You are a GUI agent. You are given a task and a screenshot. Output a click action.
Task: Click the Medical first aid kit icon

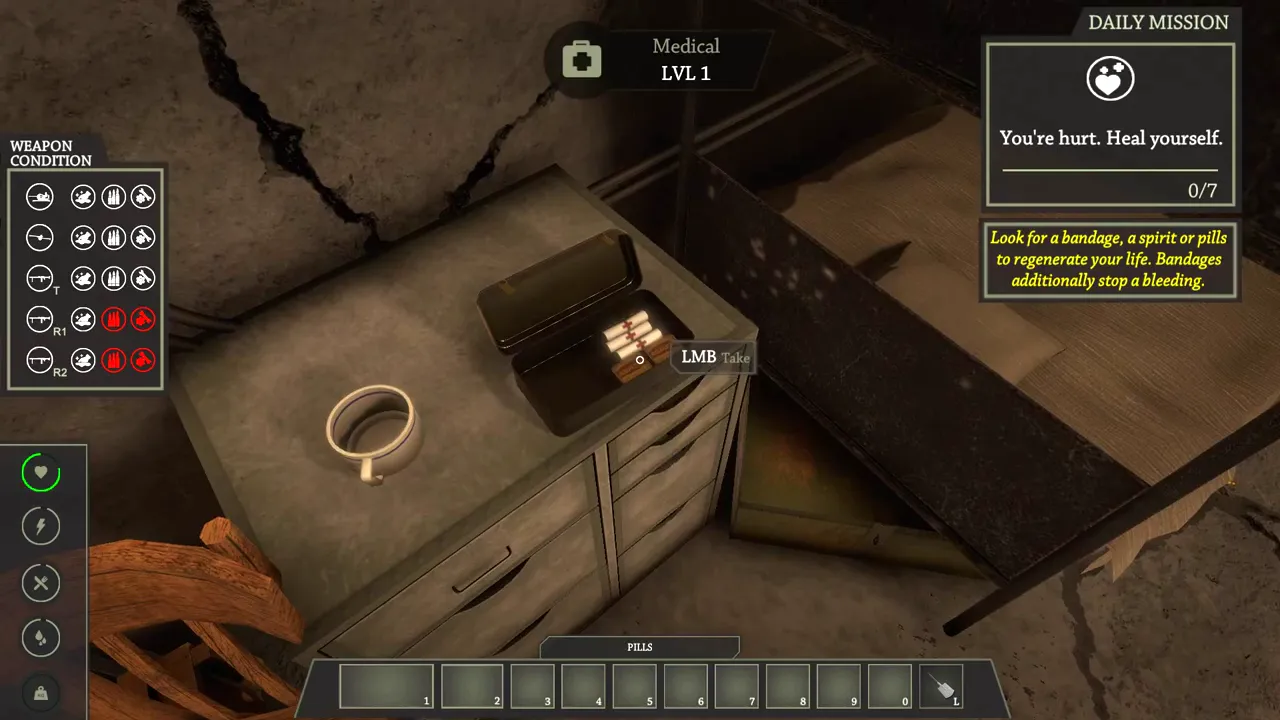click(581, 60)
